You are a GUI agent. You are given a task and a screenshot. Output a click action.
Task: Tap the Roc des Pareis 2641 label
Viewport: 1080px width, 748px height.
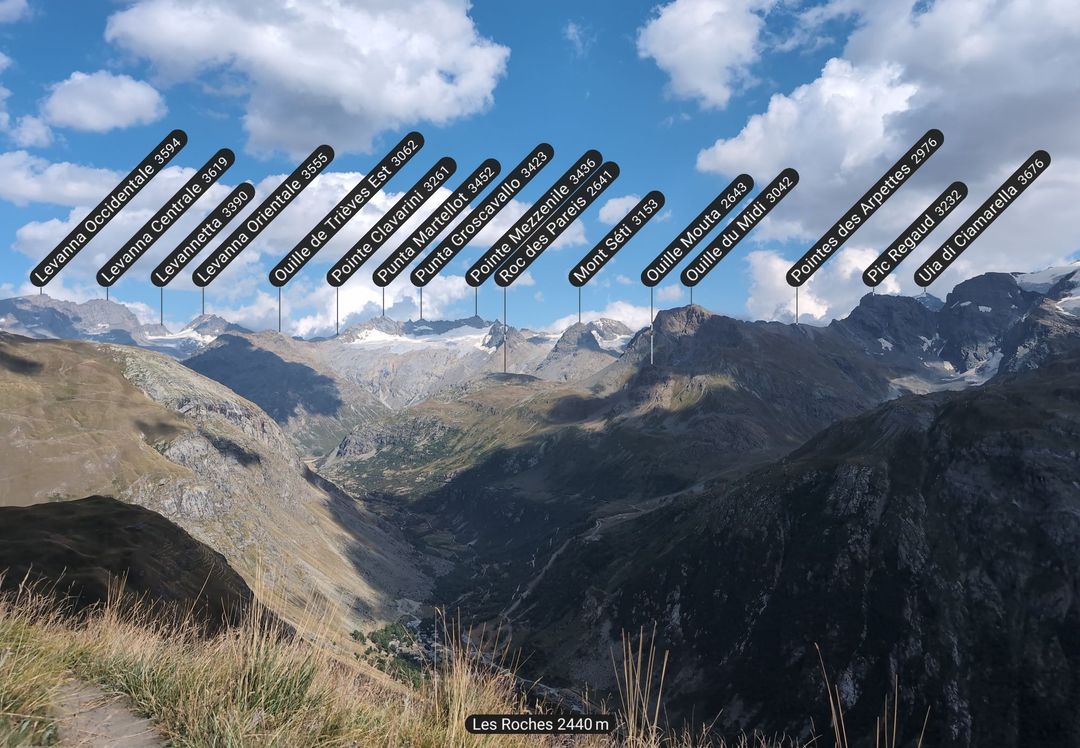pos(556,224)
